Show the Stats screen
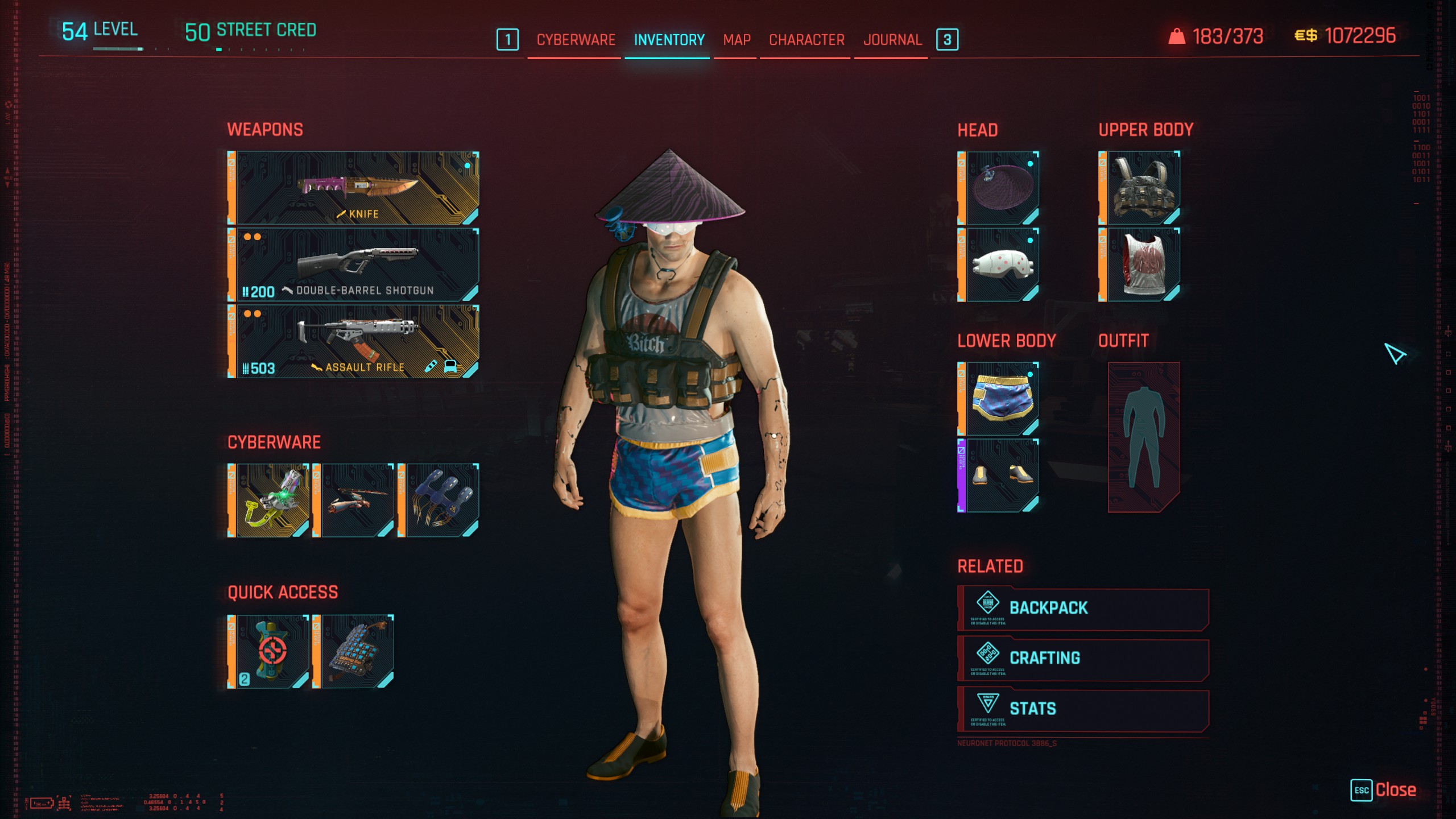The image size is (1456, 819). click(1083, 709)
